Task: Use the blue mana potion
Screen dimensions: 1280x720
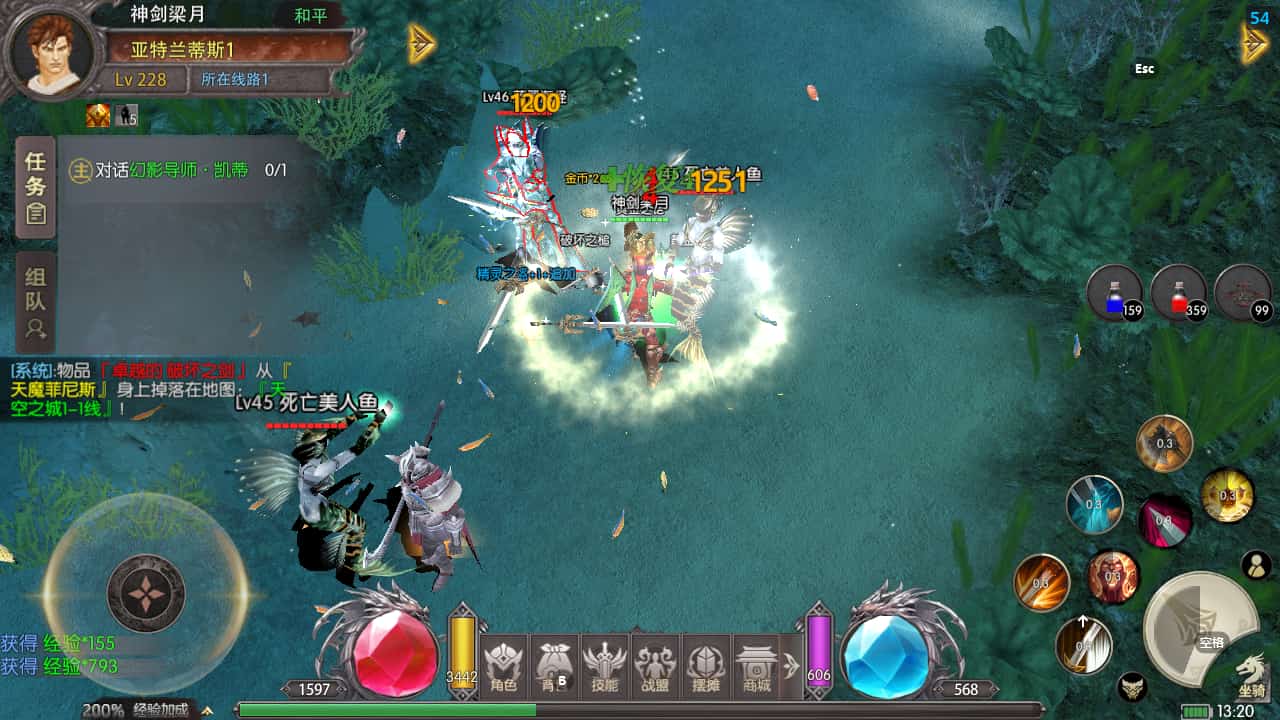Action: [1115, 294]
